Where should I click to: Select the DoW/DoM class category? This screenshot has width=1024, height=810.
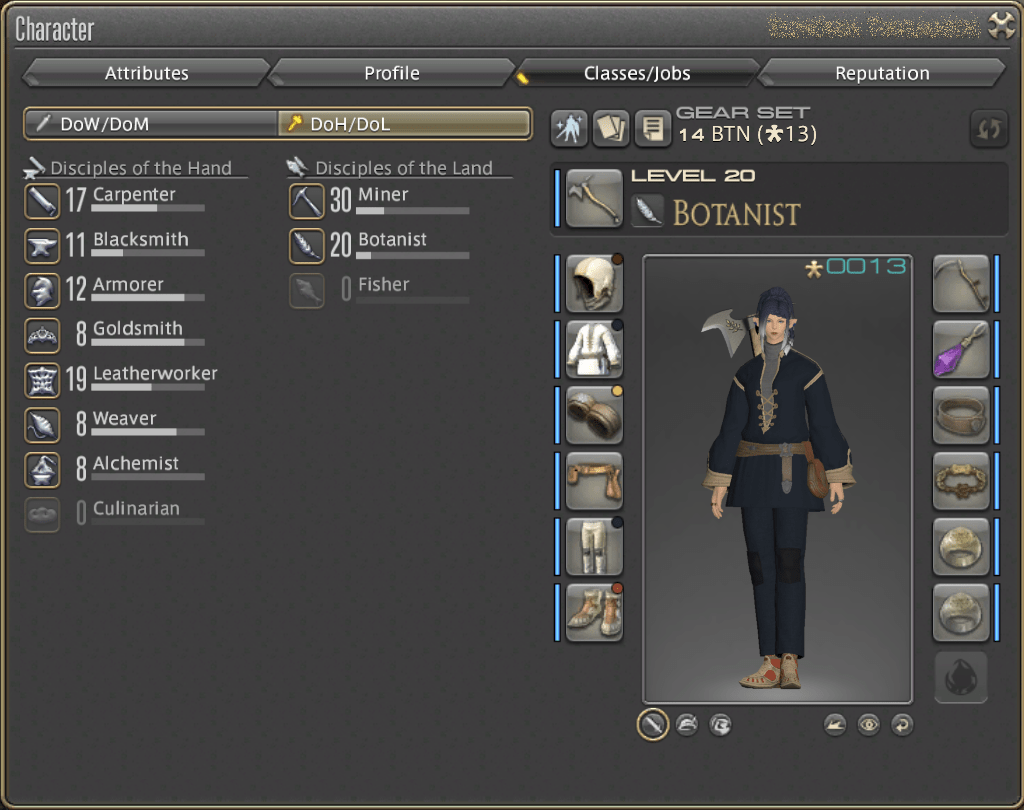152,124
